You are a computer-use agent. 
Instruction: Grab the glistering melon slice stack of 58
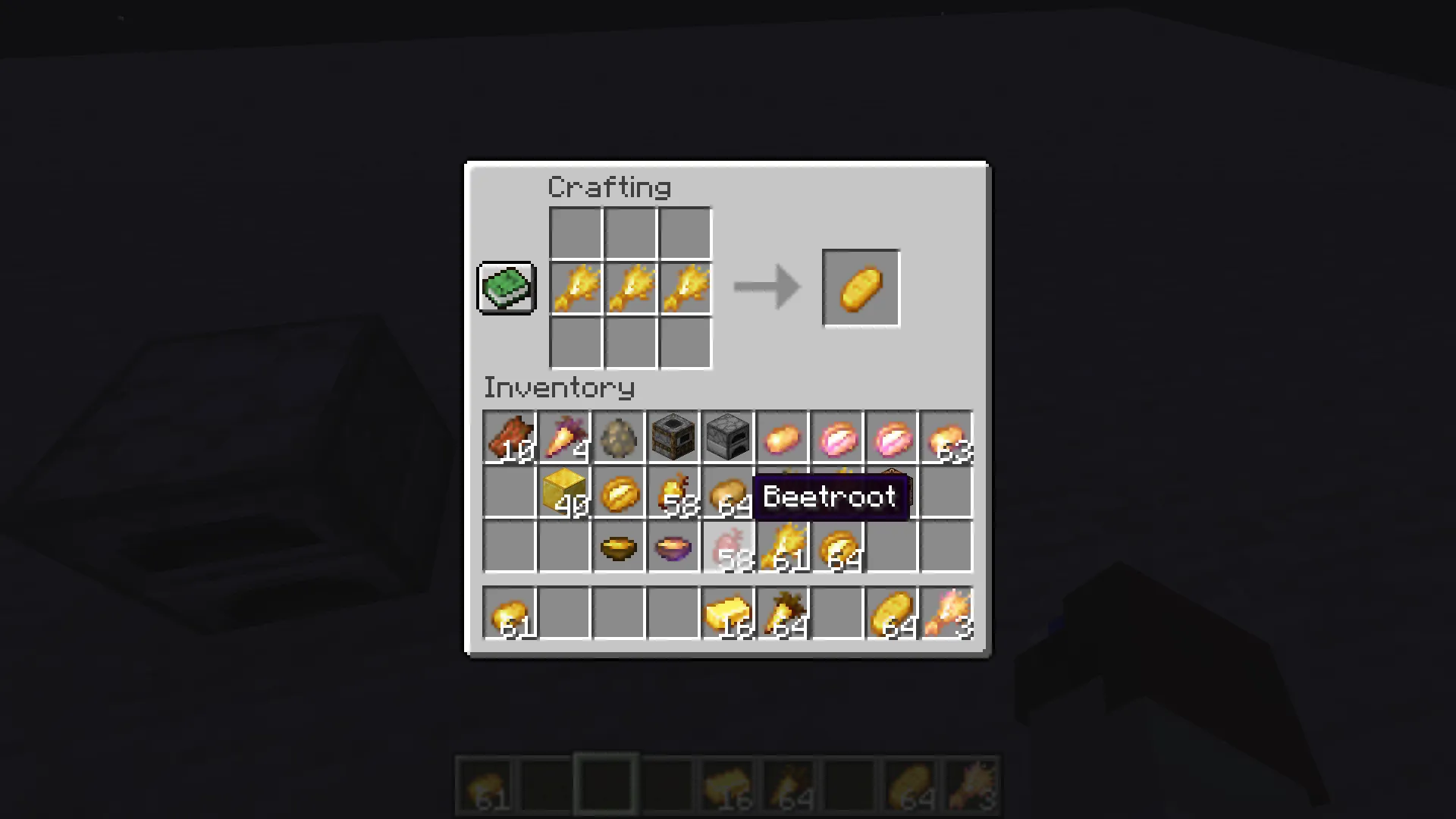click(673, 493)
